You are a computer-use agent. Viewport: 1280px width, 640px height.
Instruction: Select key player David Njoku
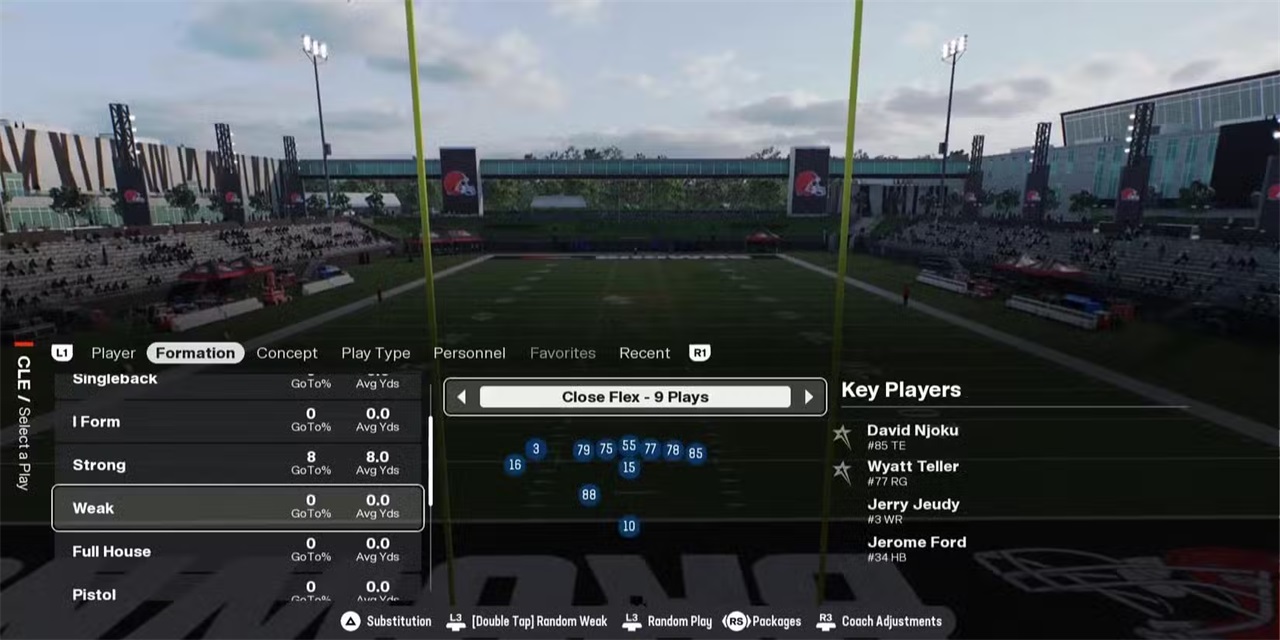coord(912,436)
